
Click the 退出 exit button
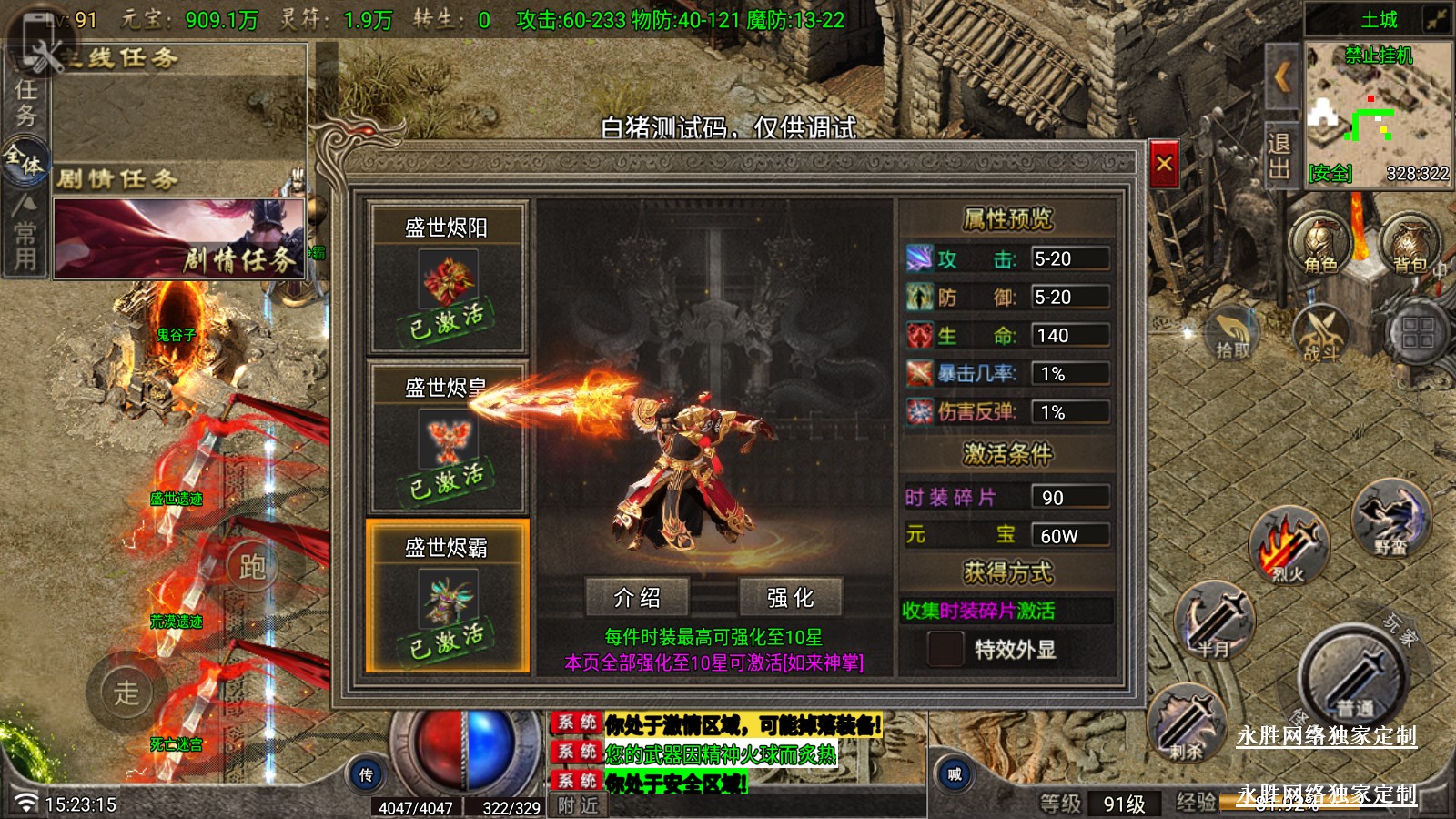[1279, 156]
